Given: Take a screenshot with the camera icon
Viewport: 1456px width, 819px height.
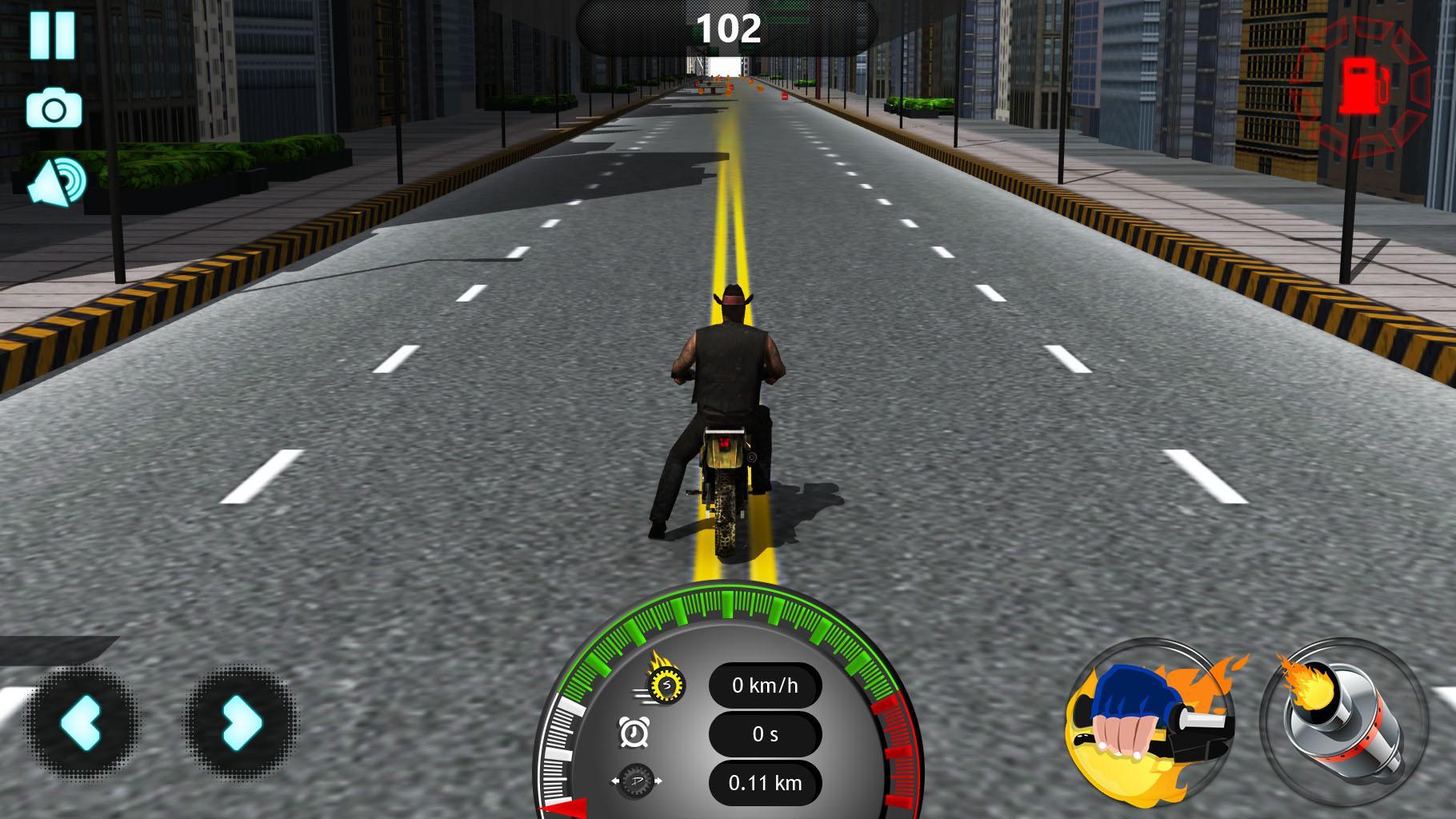Looking at the screenshot, I should point(52,110).
